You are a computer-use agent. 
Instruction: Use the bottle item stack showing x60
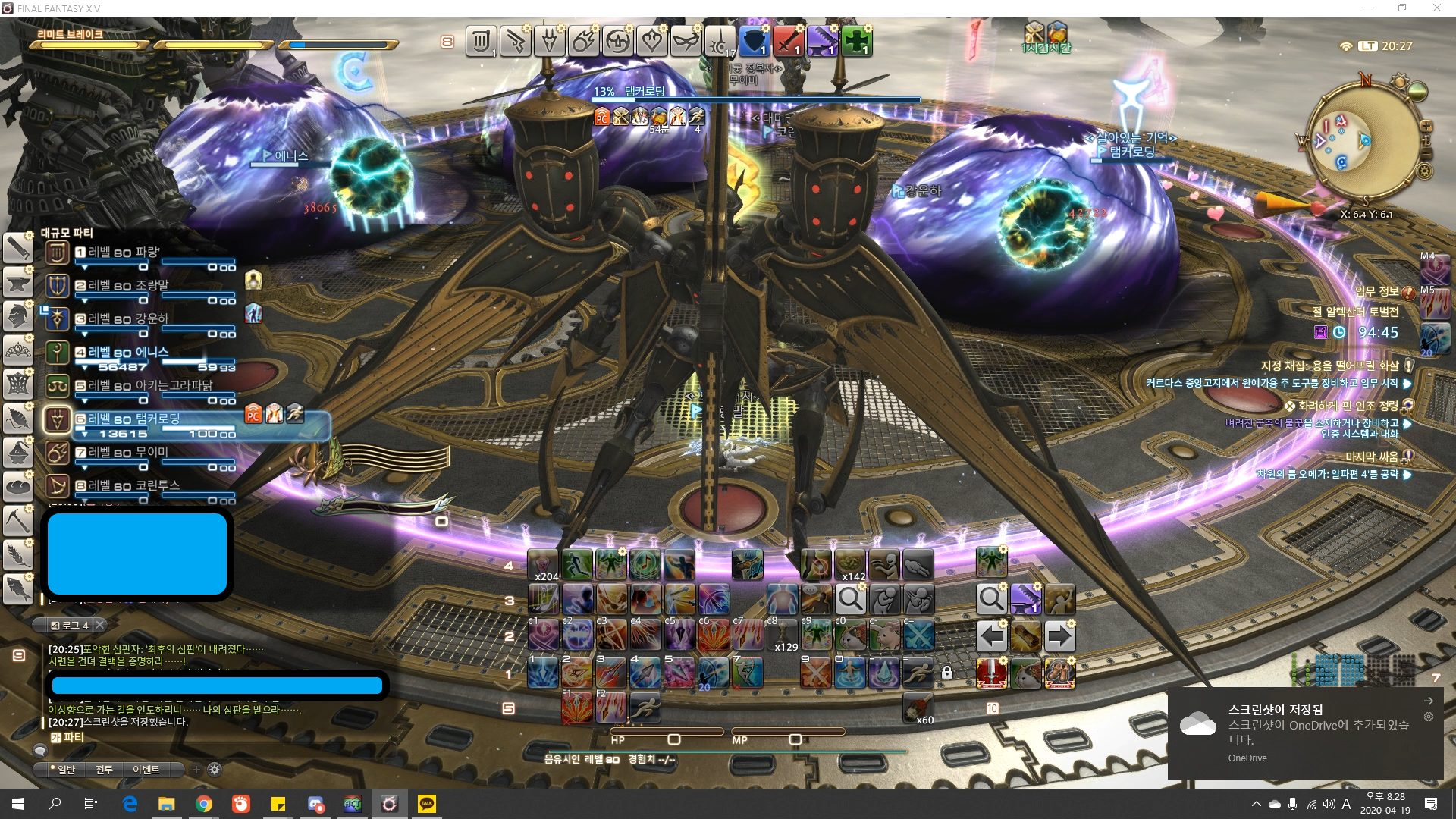[918, 708]
